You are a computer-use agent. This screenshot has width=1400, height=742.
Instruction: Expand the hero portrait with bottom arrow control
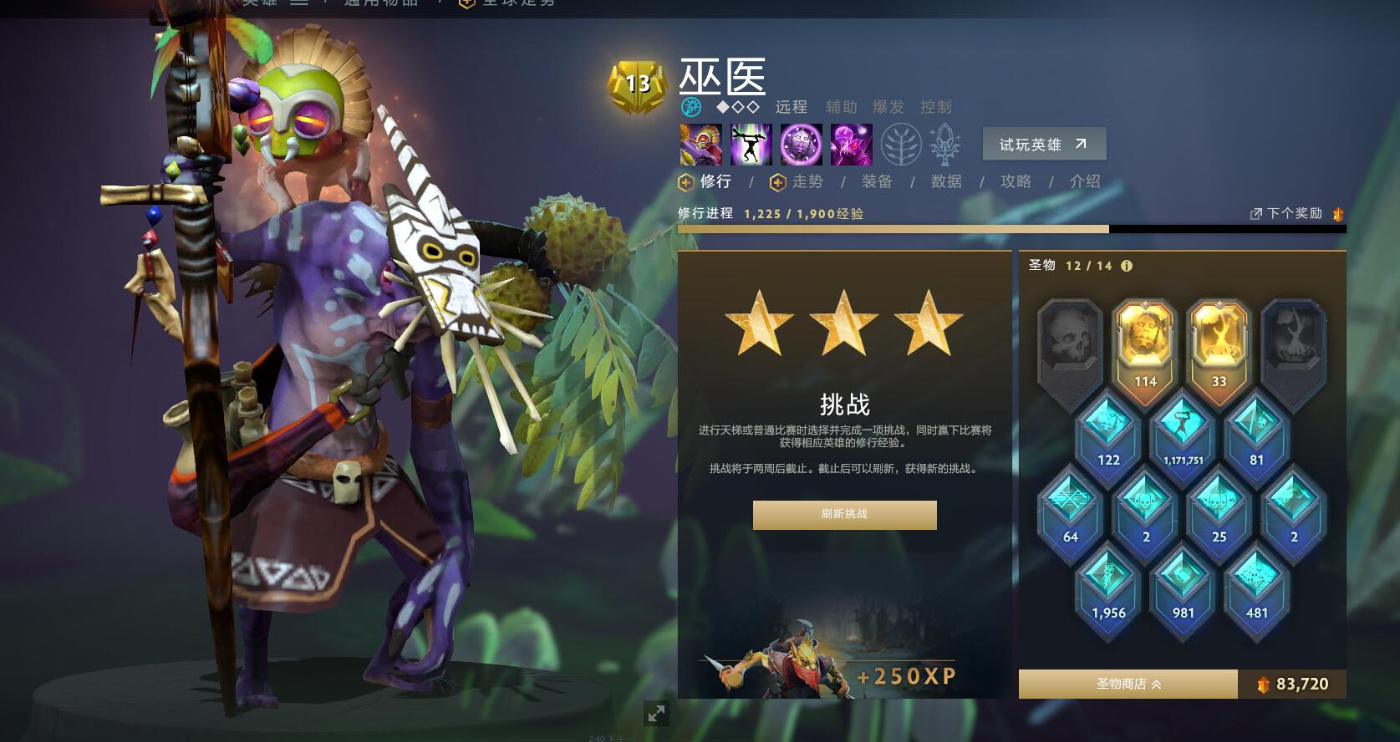[x=657, y=714]
